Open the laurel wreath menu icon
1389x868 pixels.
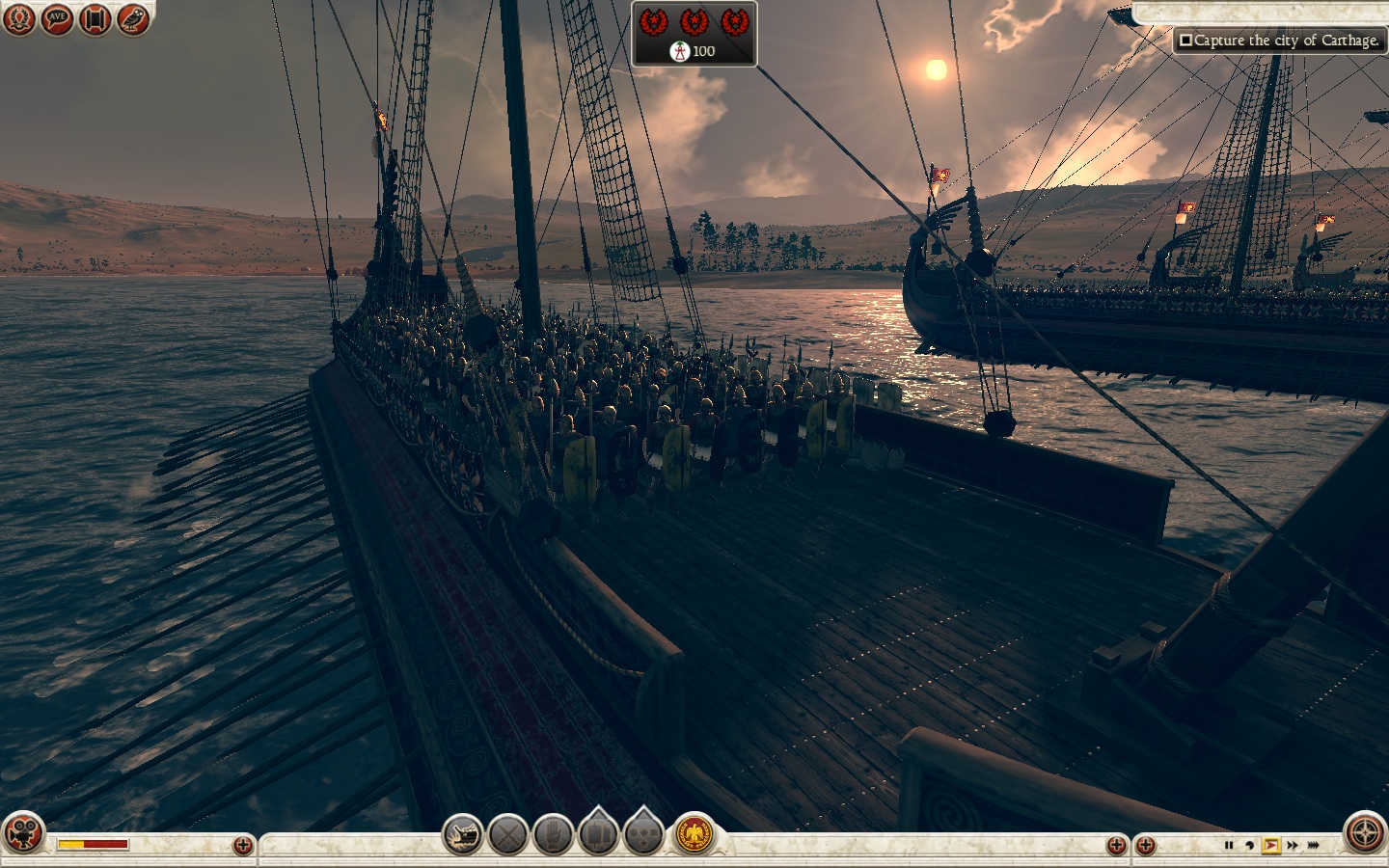pos(19,19)
